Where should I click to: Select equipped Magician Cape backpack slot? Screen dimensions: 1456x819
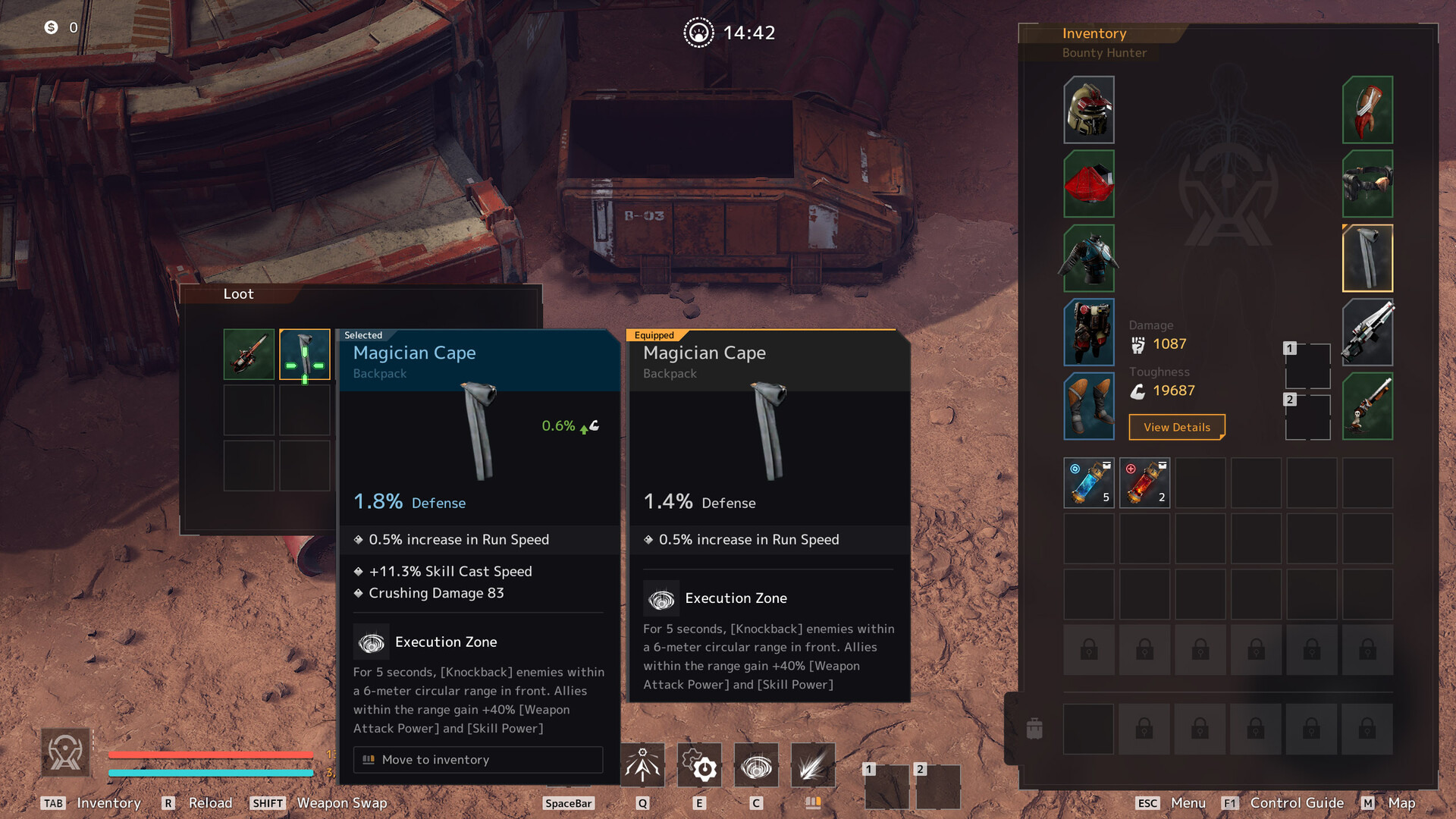coord(1367,258)
